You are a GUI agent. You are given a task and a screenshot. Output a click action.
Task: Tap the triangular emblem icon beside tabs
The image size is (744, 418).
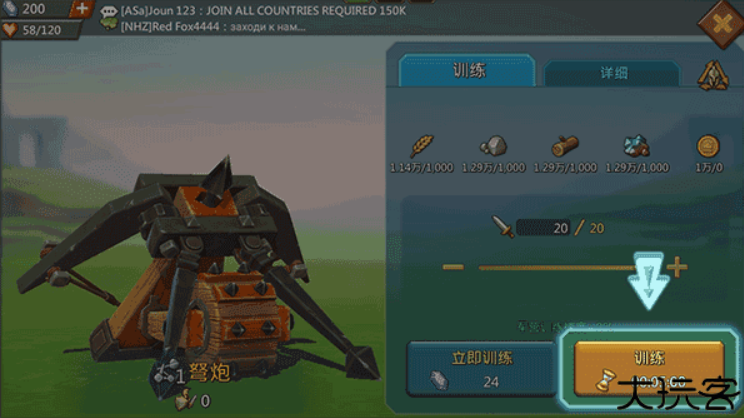[x=713, y=75]
